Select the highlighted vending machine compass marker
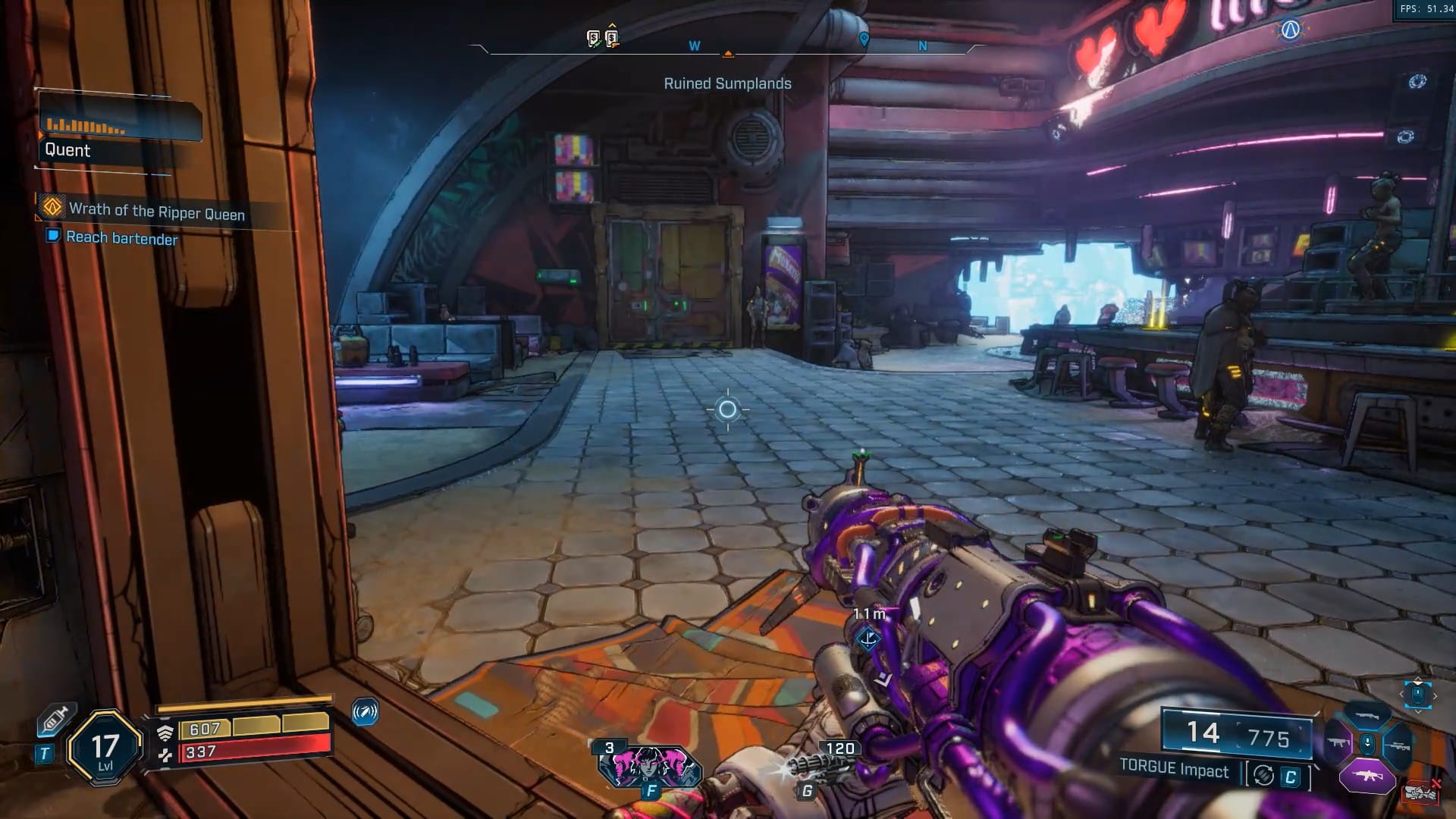 coord(612,38)
